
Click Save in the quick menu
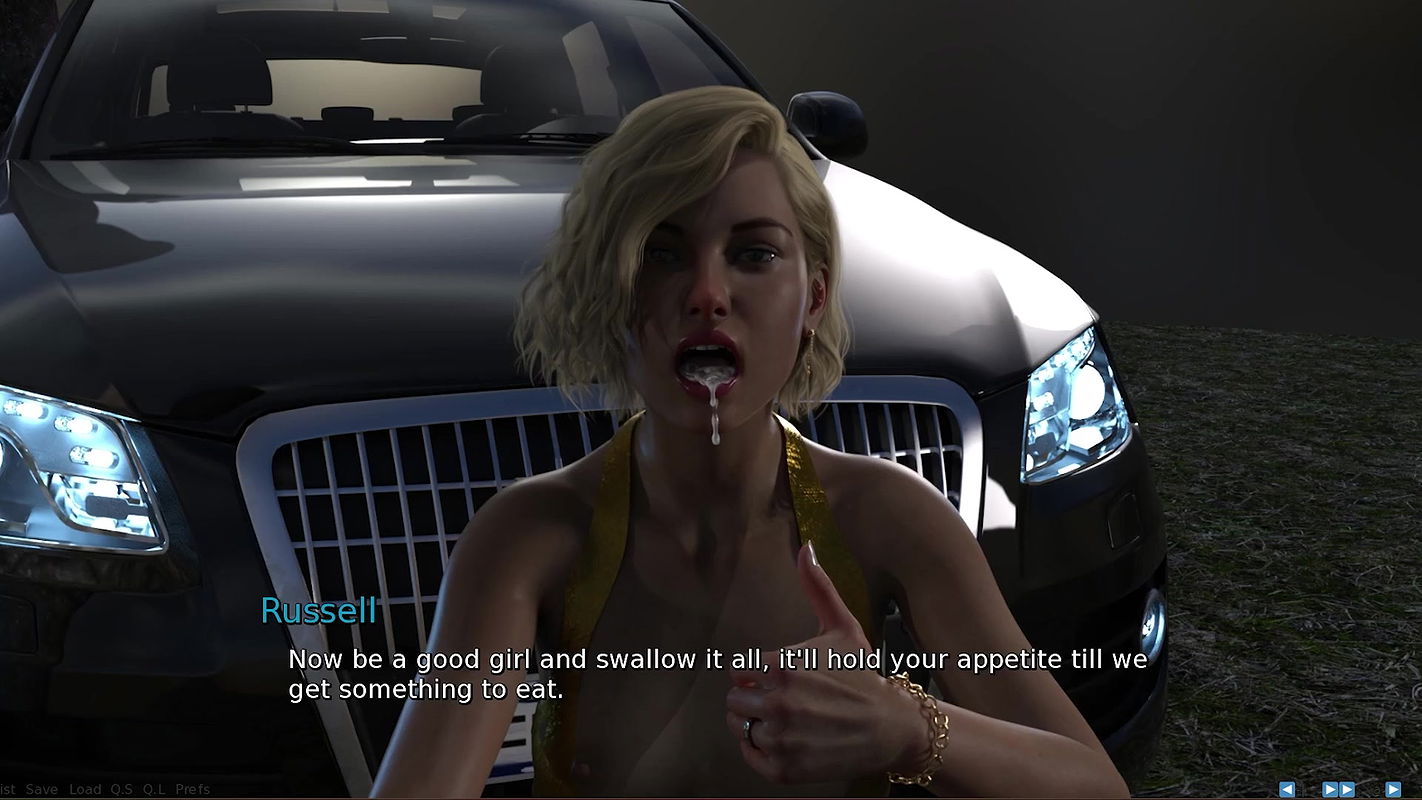click(40, 789)
